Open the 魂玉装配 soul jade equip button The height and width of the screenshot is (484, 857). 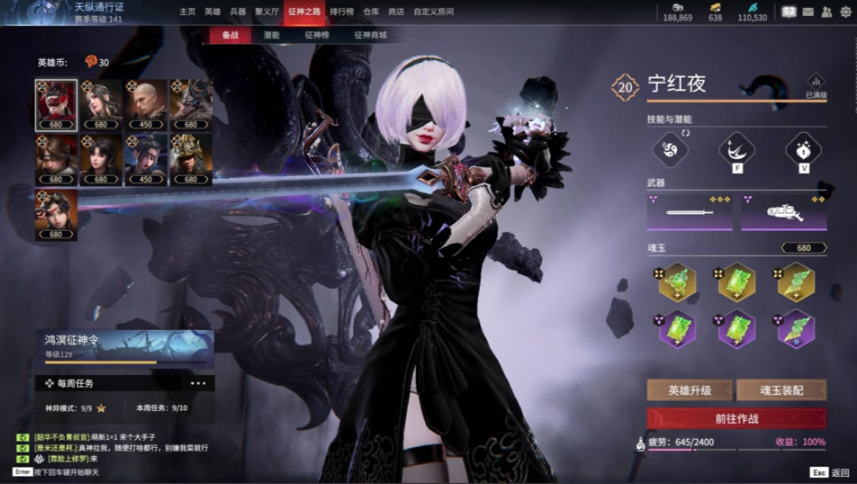[x=781, y=391]
